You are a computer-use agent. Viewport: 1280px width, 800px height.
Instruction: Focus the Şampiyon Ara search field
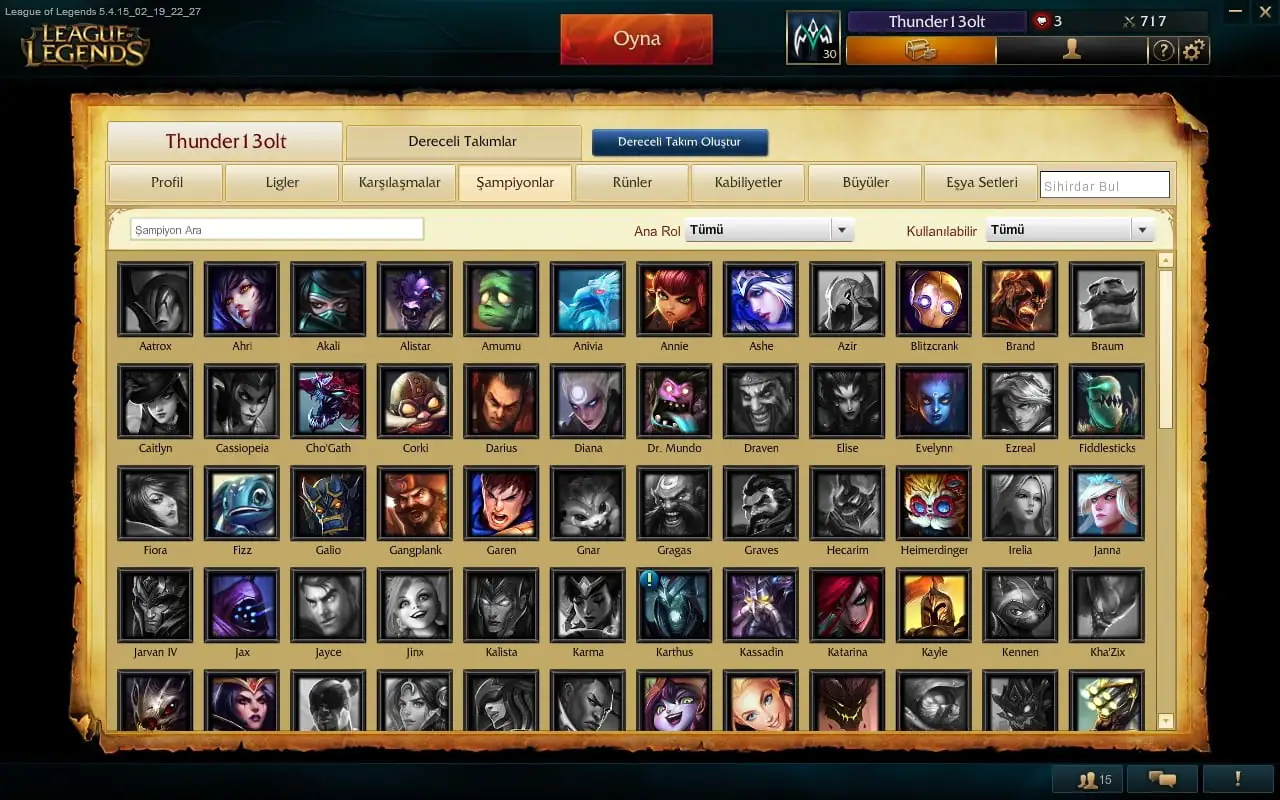tap(277, 230)
